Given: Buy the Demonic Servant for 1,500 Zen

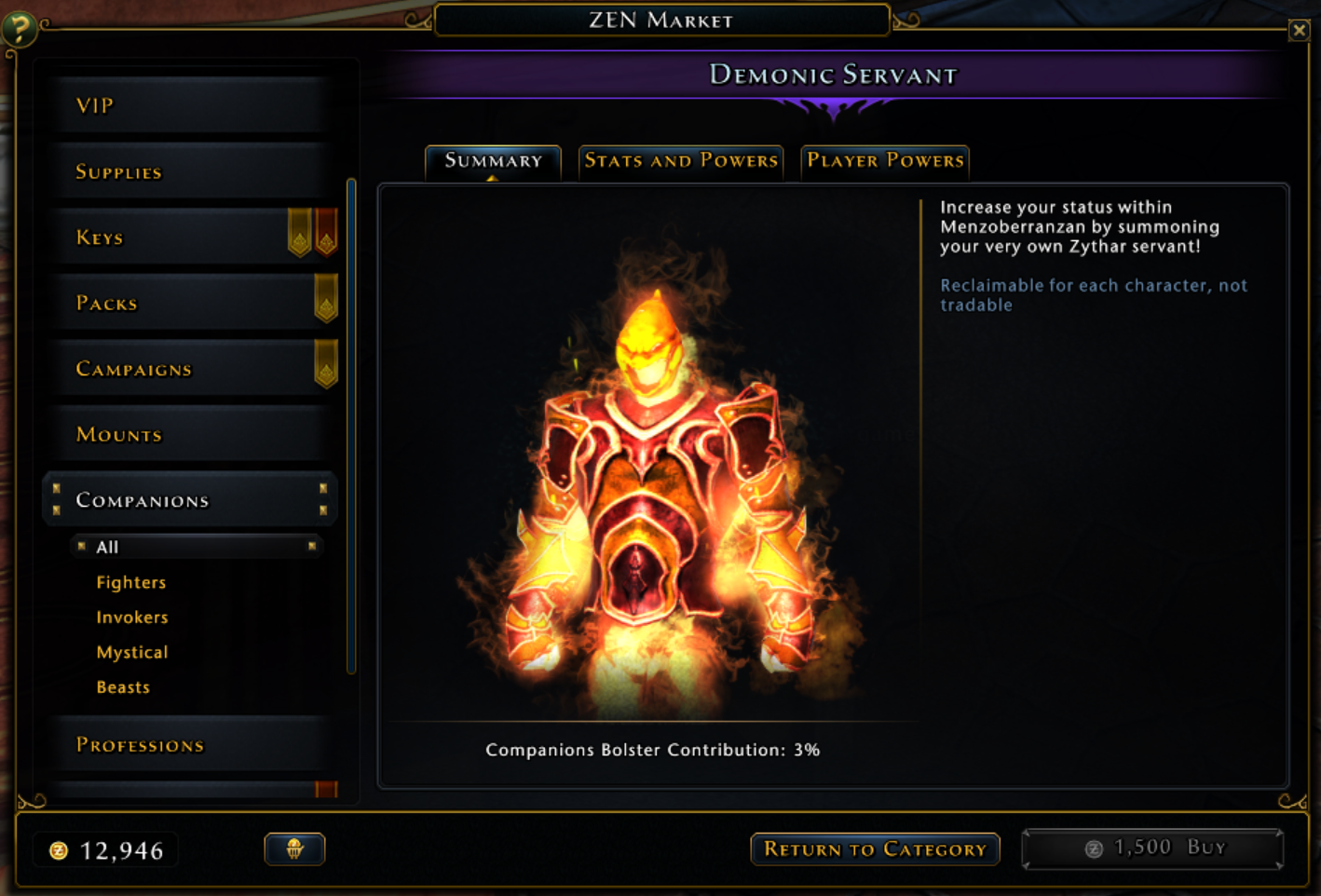Looking at the screenshot, I should 1152,848.
